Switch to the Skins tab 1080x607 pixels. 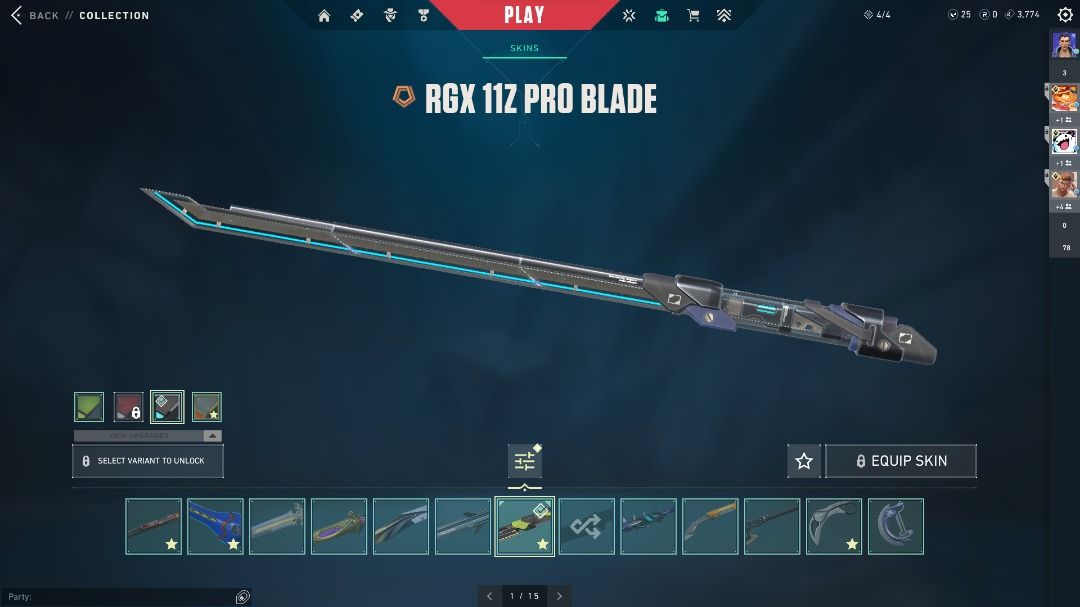pos(524,48)
